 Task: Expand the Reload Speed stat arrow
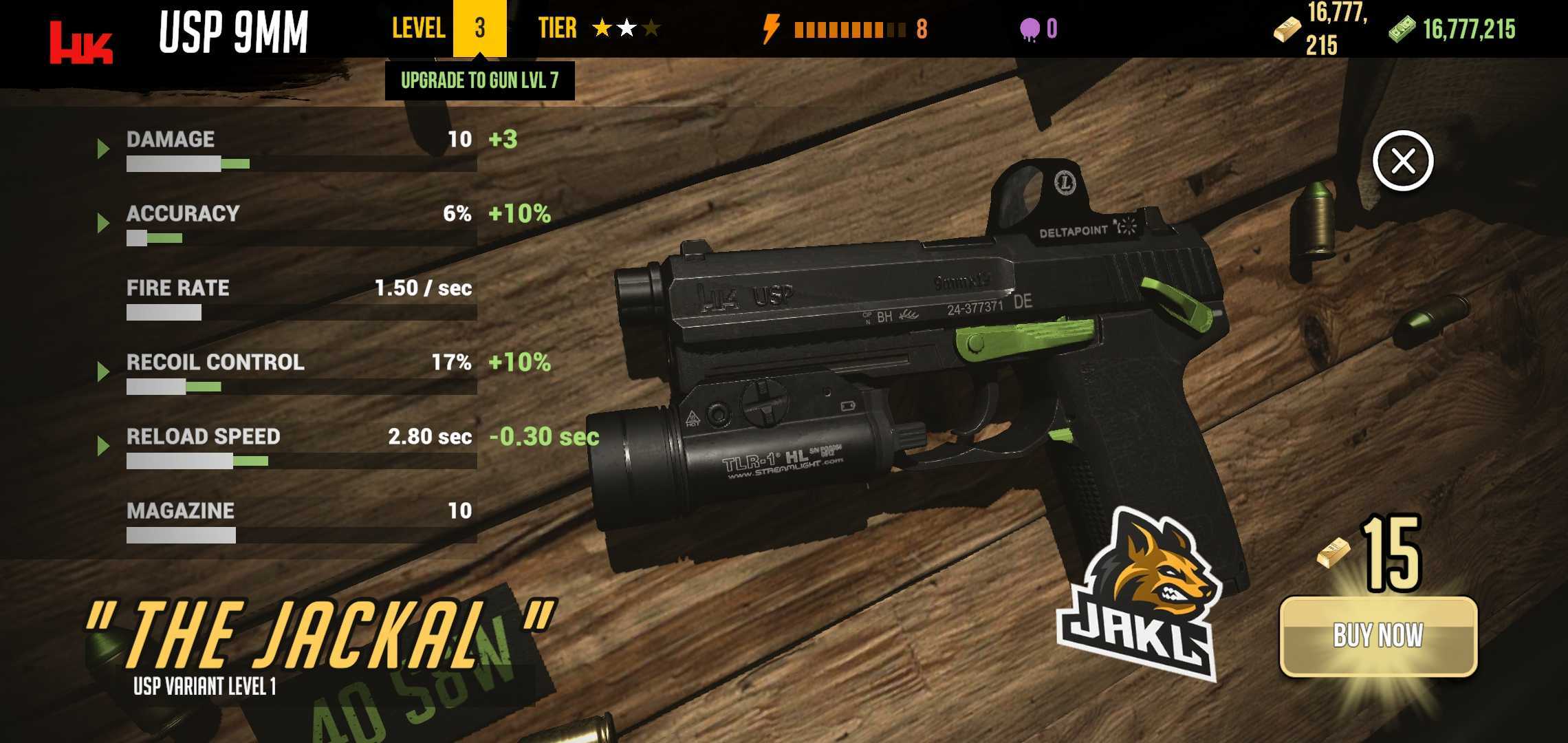click(x=103, y=445)
